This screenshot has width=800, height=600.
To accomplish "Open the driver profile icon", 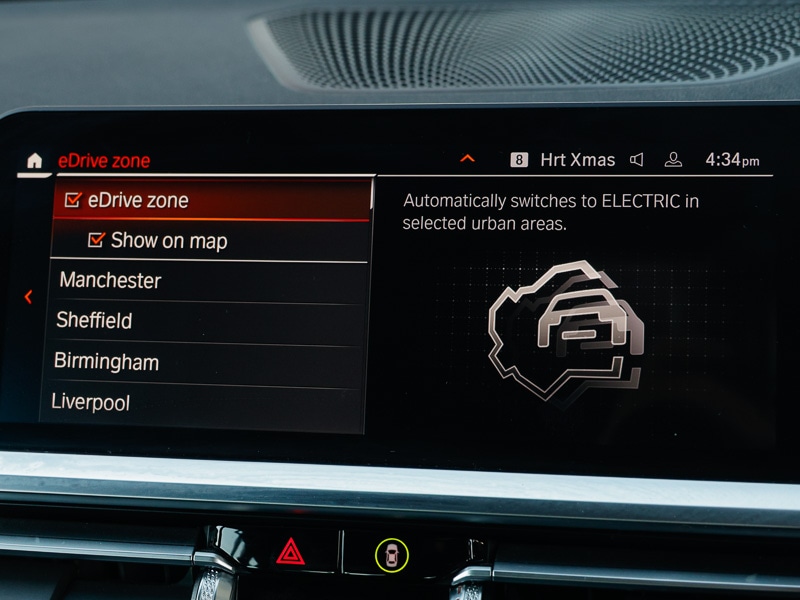I will (674, 160).
